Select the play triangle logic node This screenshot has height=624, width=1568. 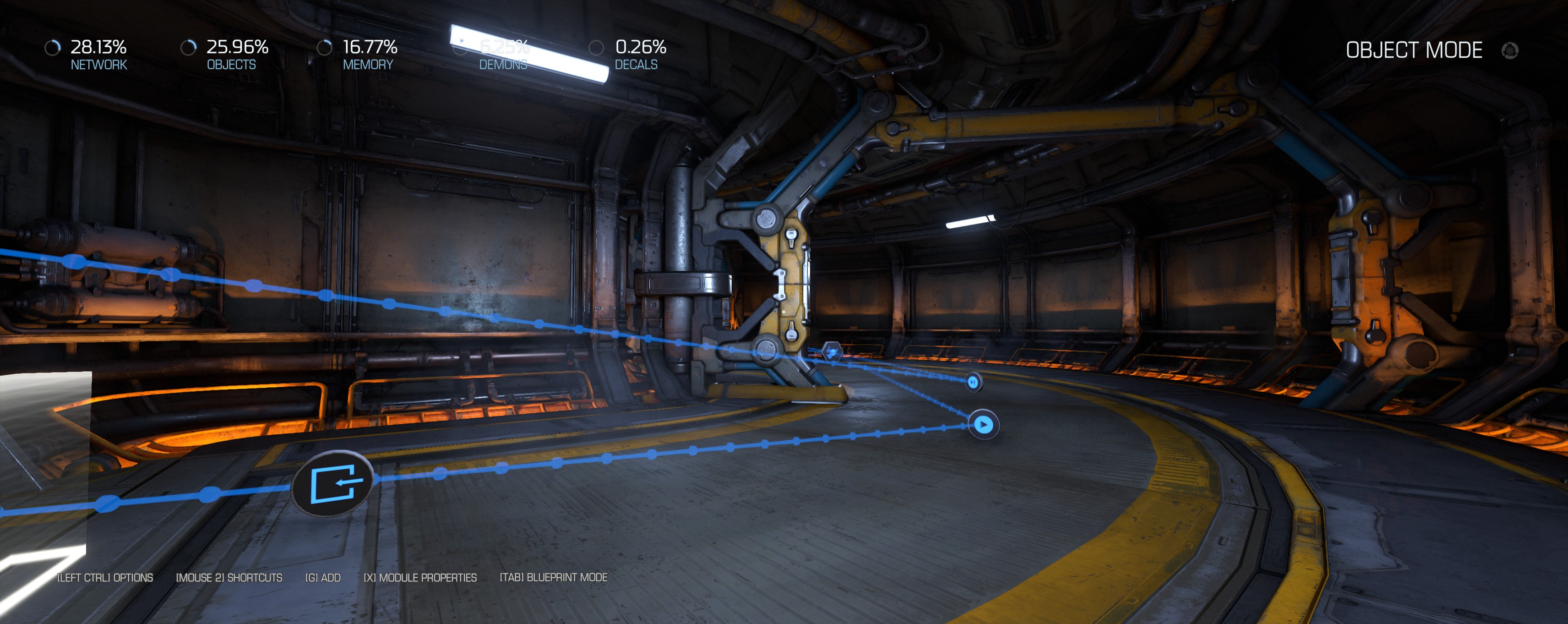point(983,424)
